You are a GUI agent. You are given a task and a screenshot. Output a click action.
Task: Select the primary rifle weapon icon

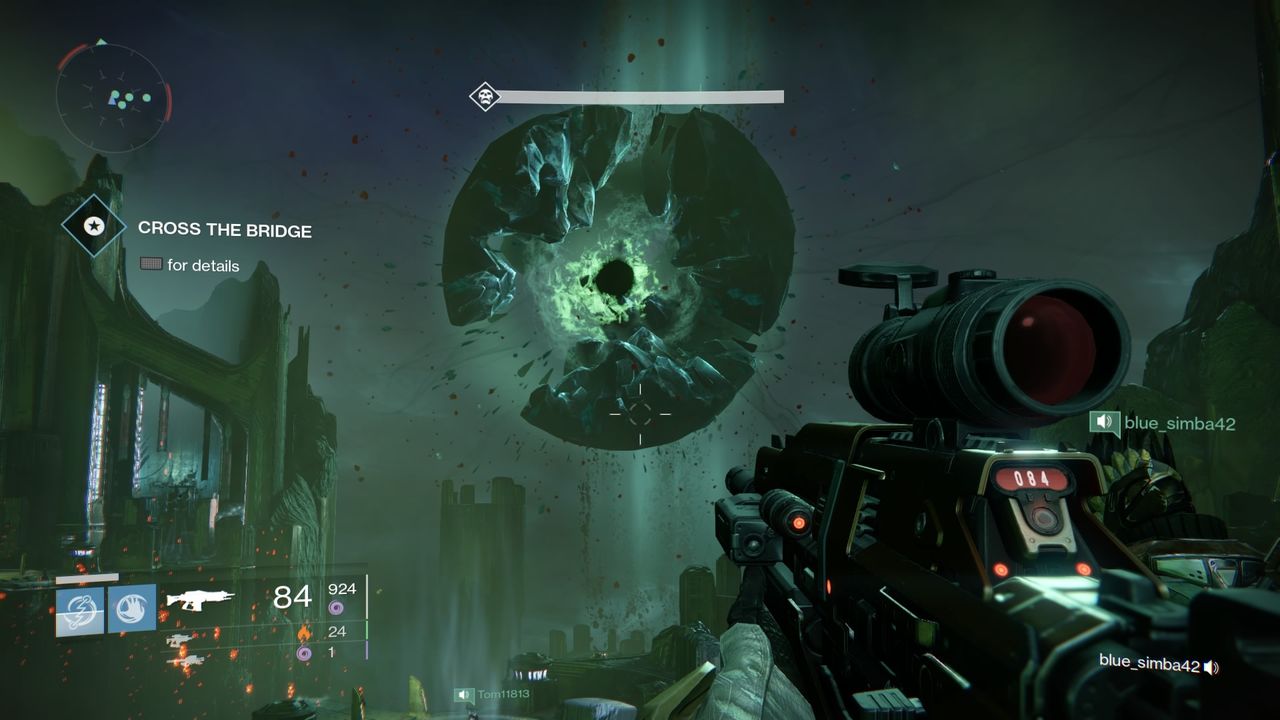[x=200, y=599]
